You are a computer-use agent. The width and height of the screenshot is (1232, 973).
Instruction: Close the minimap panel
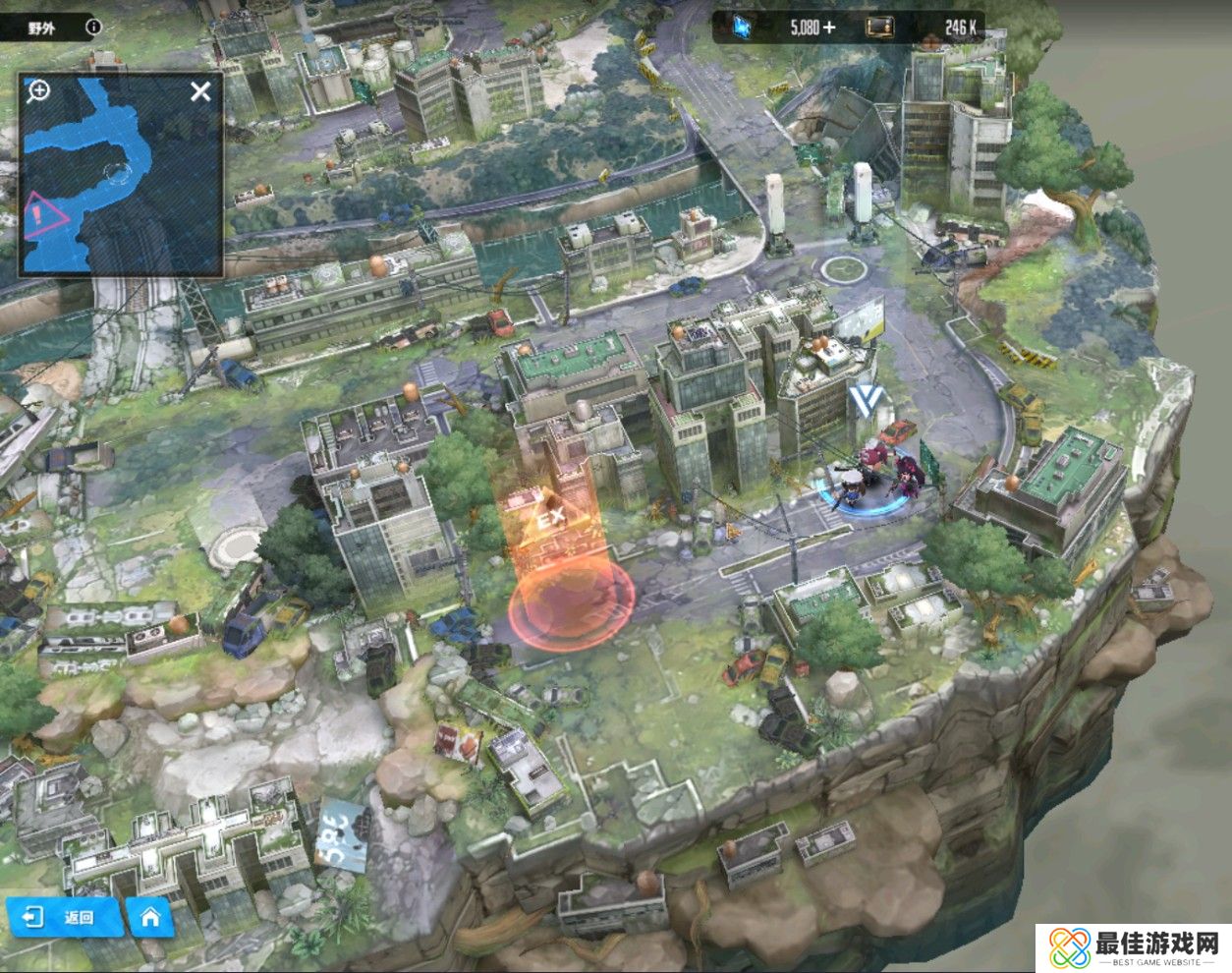click(200, 92)
